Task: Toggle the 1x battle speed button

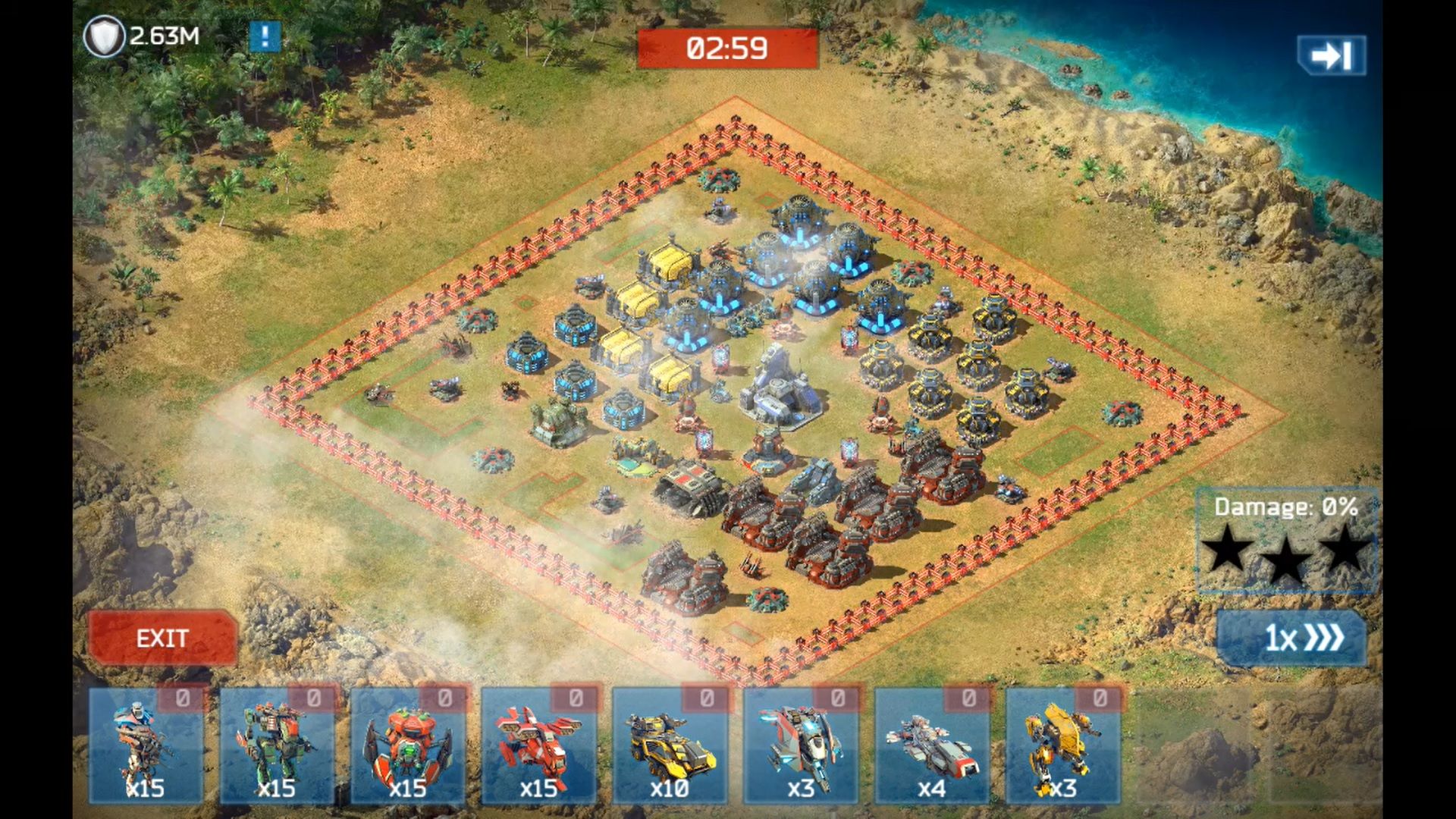Action: click(1291, 638)
